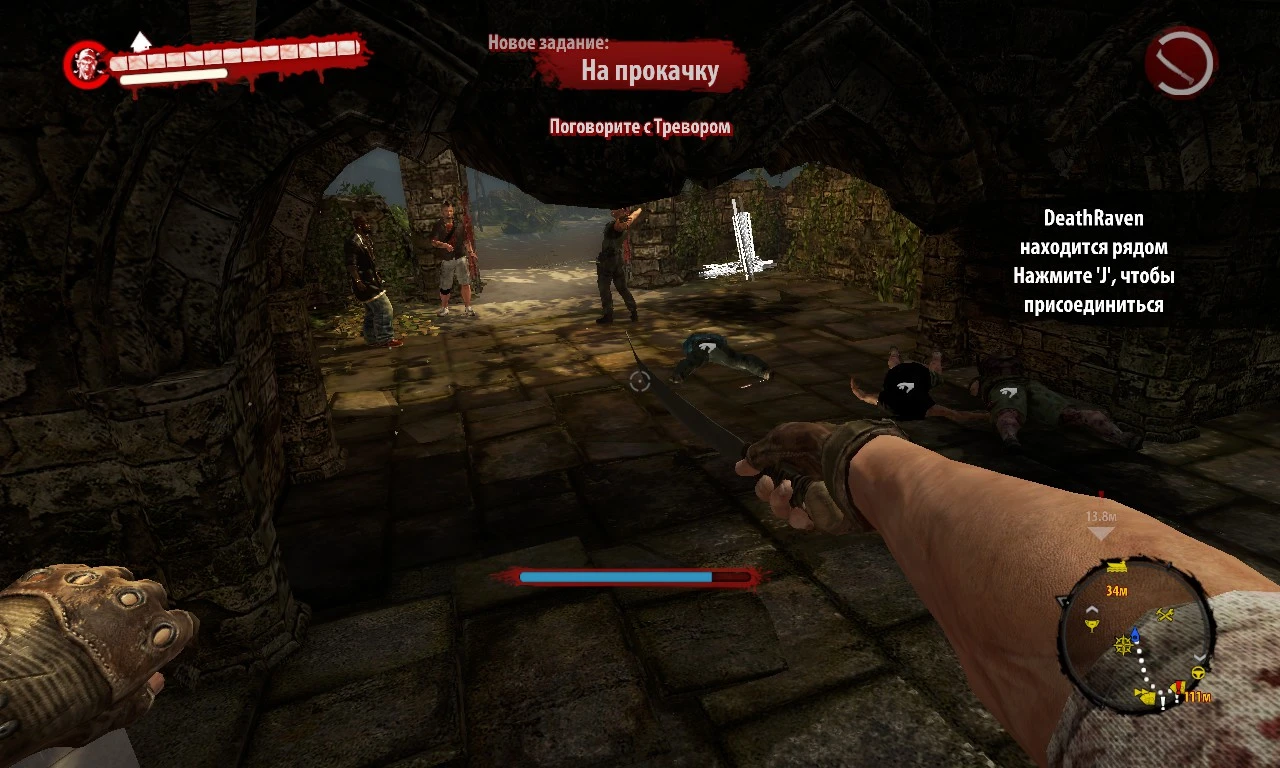Click the 'Новое задание' banner header

pyautogui.click(x=551, y=43)
